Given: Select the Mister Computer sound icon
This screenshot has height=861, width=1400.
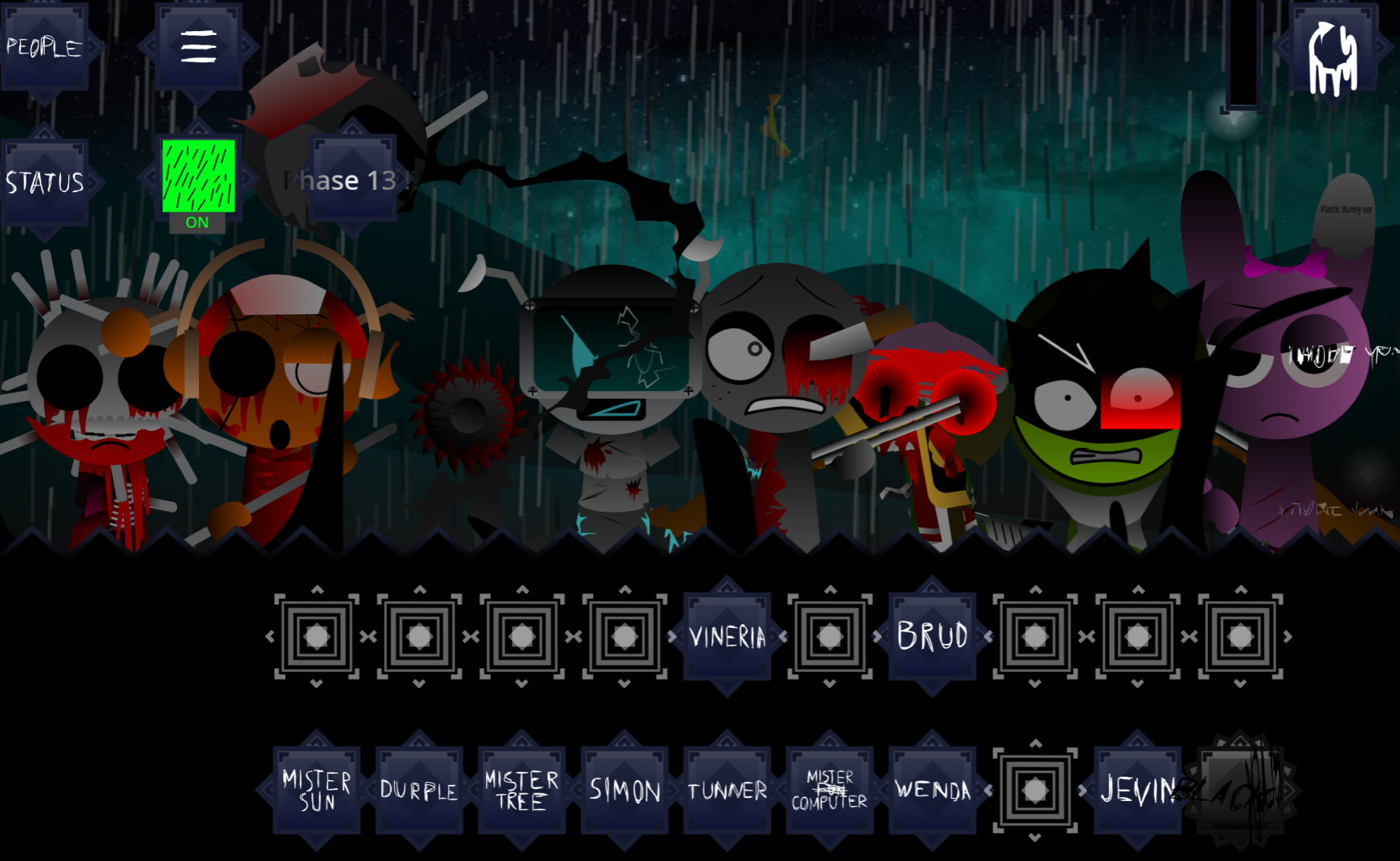Looking at the screenshot, I should pos(829,790).
